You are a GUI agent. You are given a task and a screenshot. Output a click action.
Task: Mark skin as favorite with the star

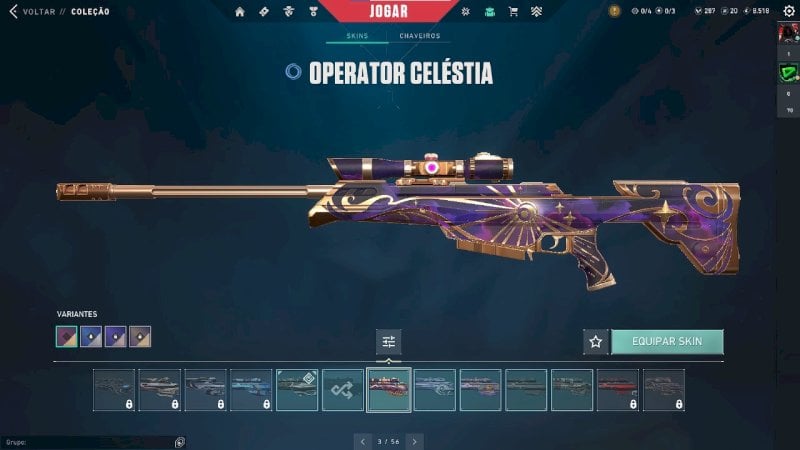pos(596,342)
